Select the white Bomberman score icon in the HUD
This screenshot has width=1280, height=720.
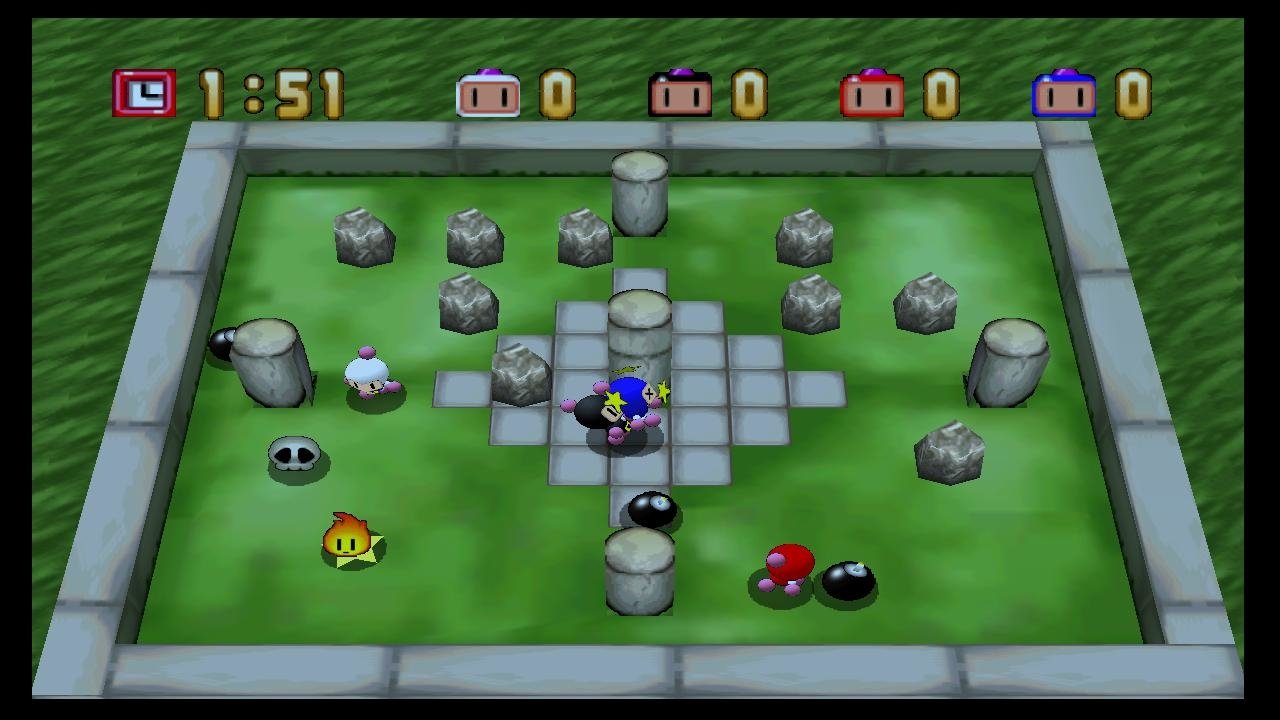(x=489, y=95)
